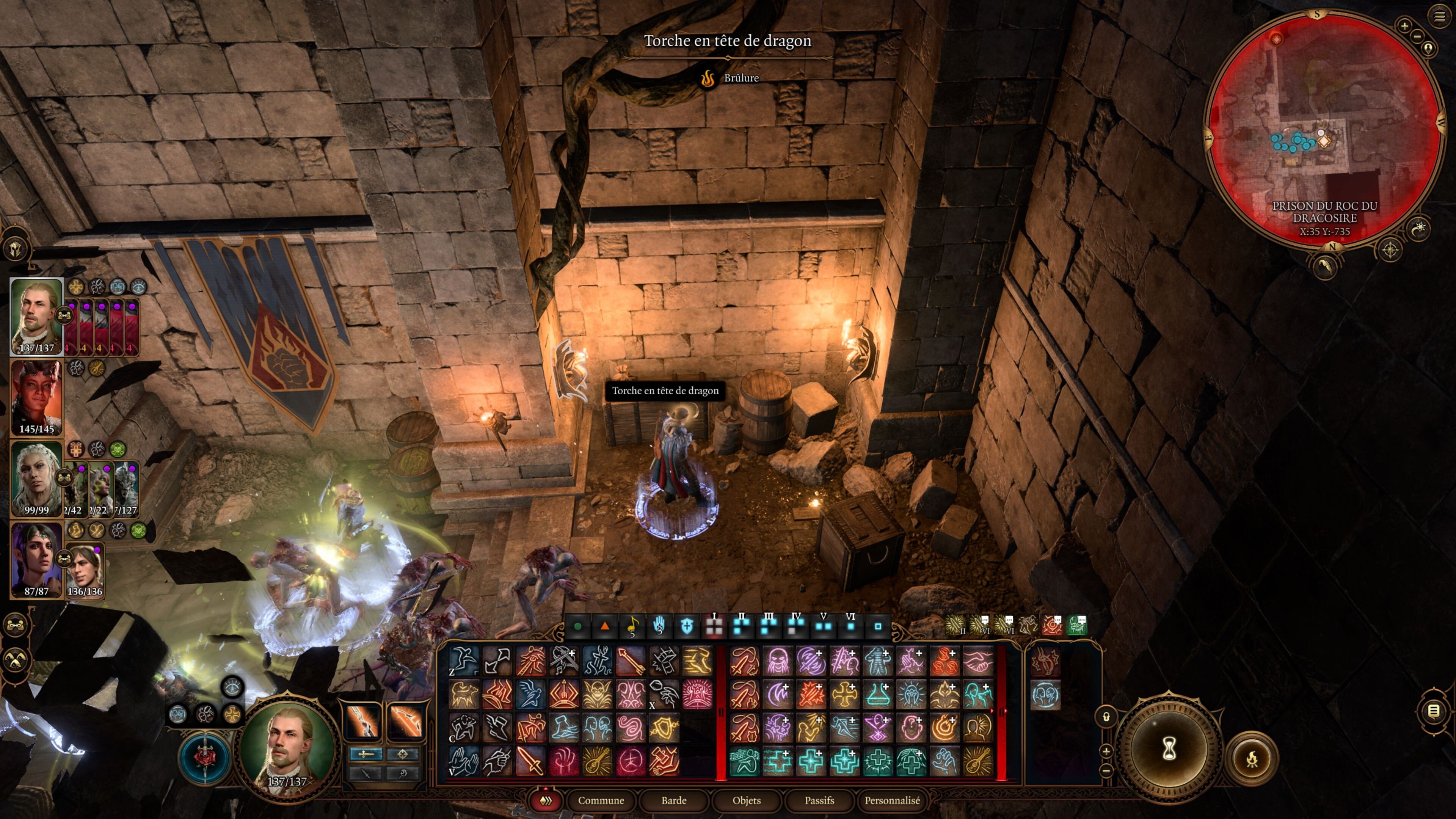Screen dimensions: 1456x819
Task: Open the Barde hotbar tab
Action: coord(674,800)
